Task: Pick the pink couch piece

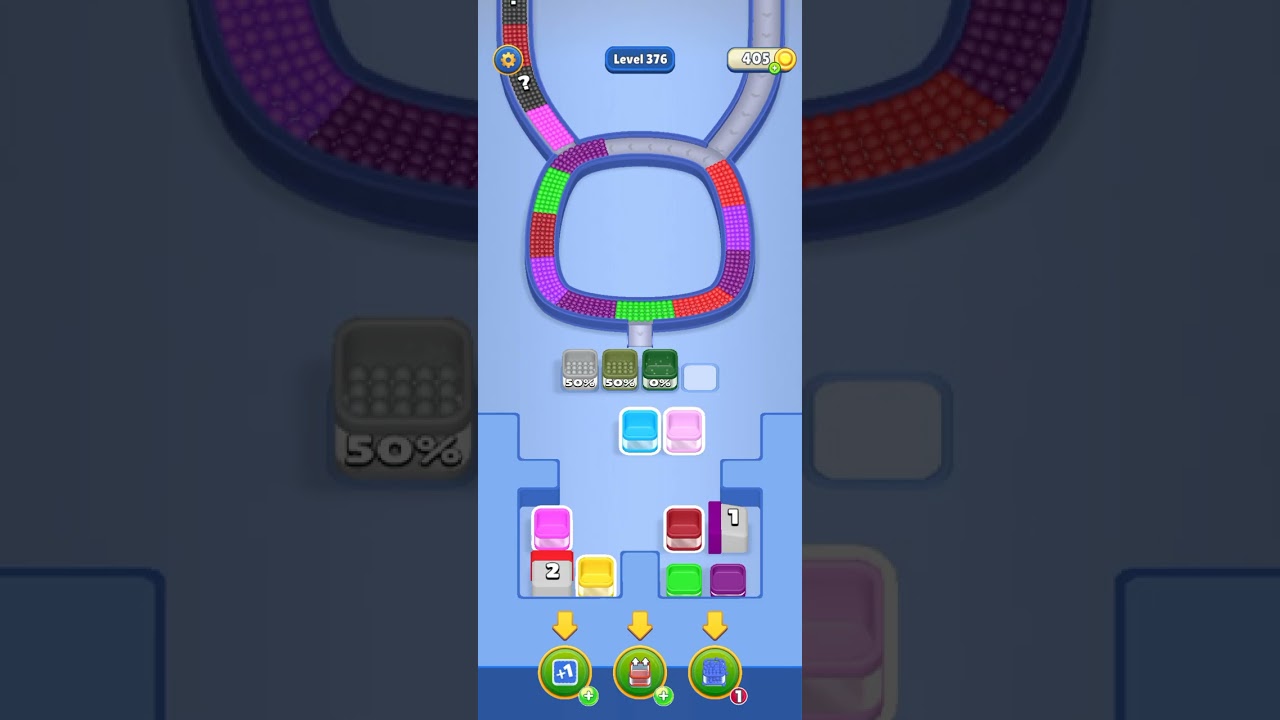Action: [684, 430]
